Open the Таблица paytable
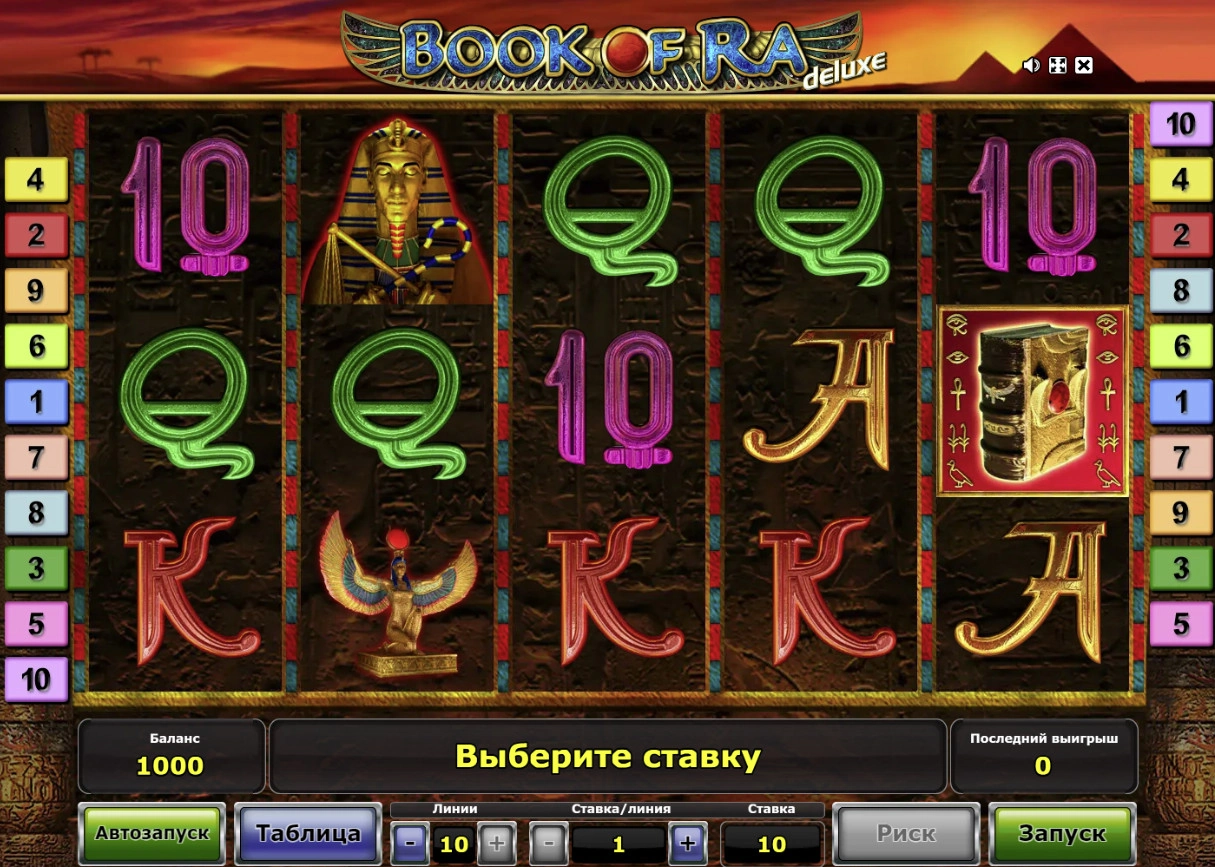The height and width of the screenshot is (867, 1215). [x=308, y=834]
